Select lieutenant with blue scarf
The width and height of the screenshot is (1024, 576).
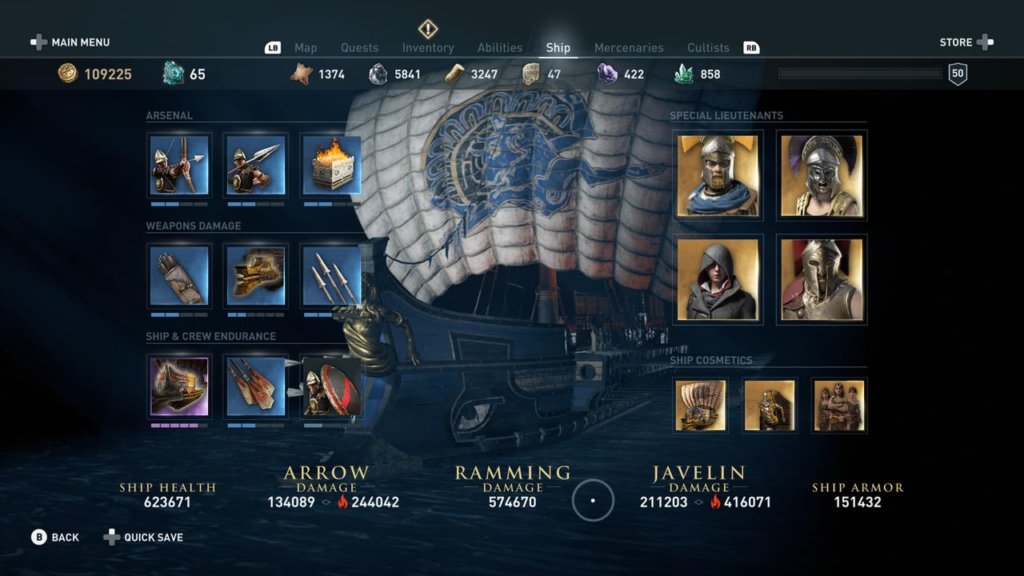pos(718,175)
